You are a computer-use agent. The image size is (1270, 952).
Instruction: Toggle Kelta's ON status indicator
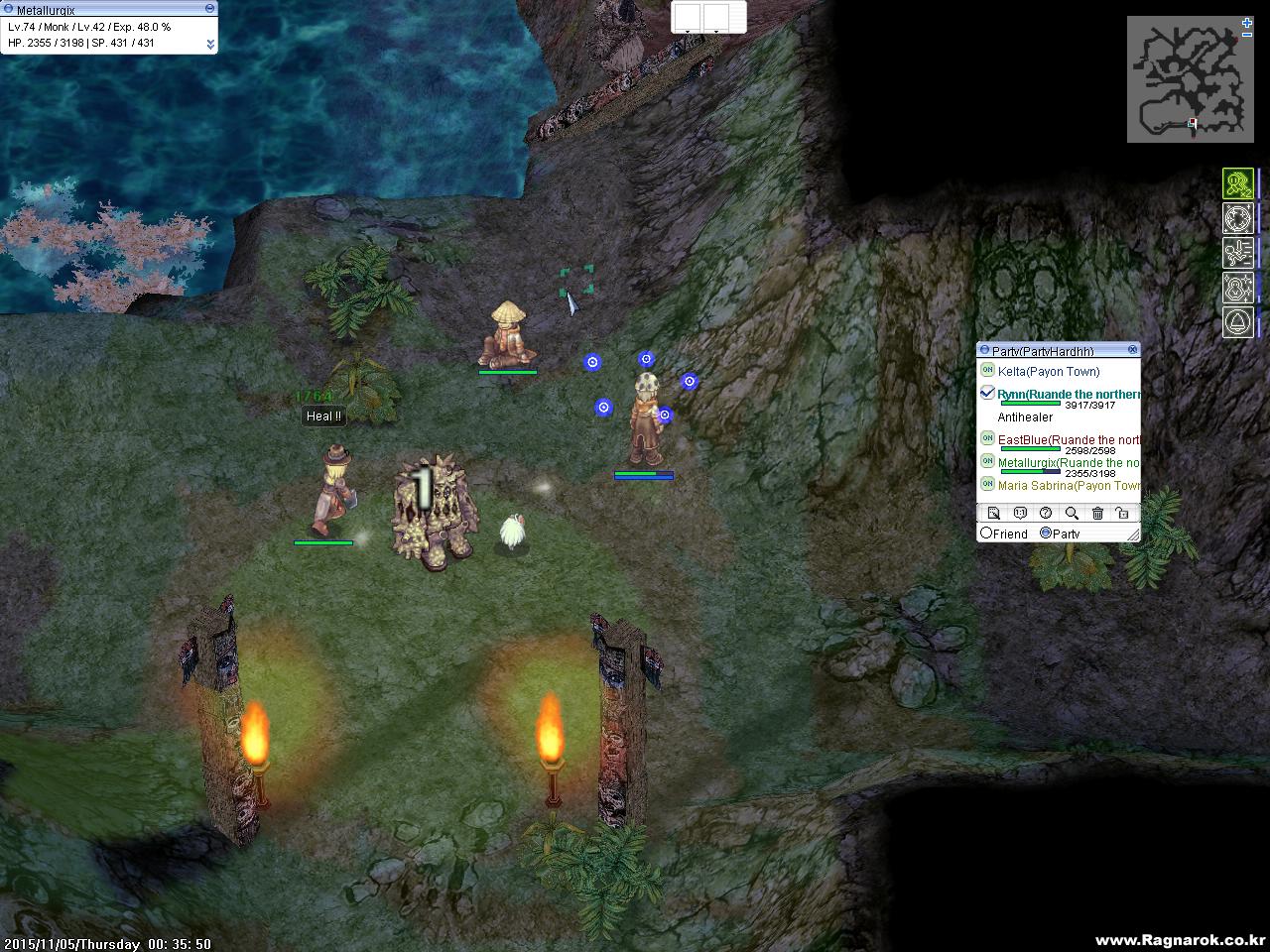(986, 371)
